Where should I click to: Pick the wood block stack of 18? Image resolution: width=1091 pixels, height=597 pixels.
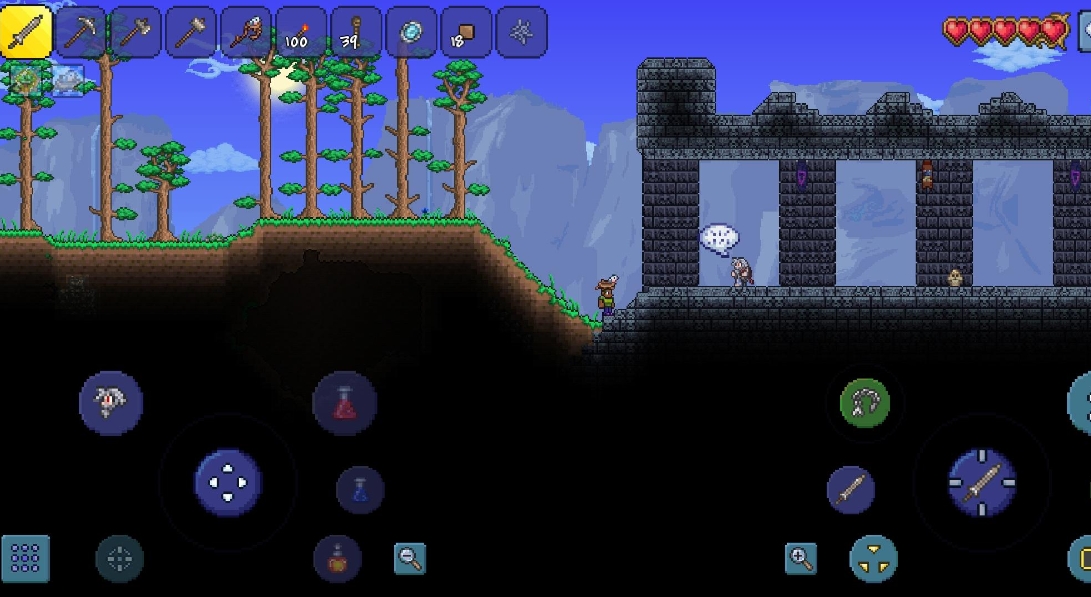pyautogui.click(x=465, y=32)
